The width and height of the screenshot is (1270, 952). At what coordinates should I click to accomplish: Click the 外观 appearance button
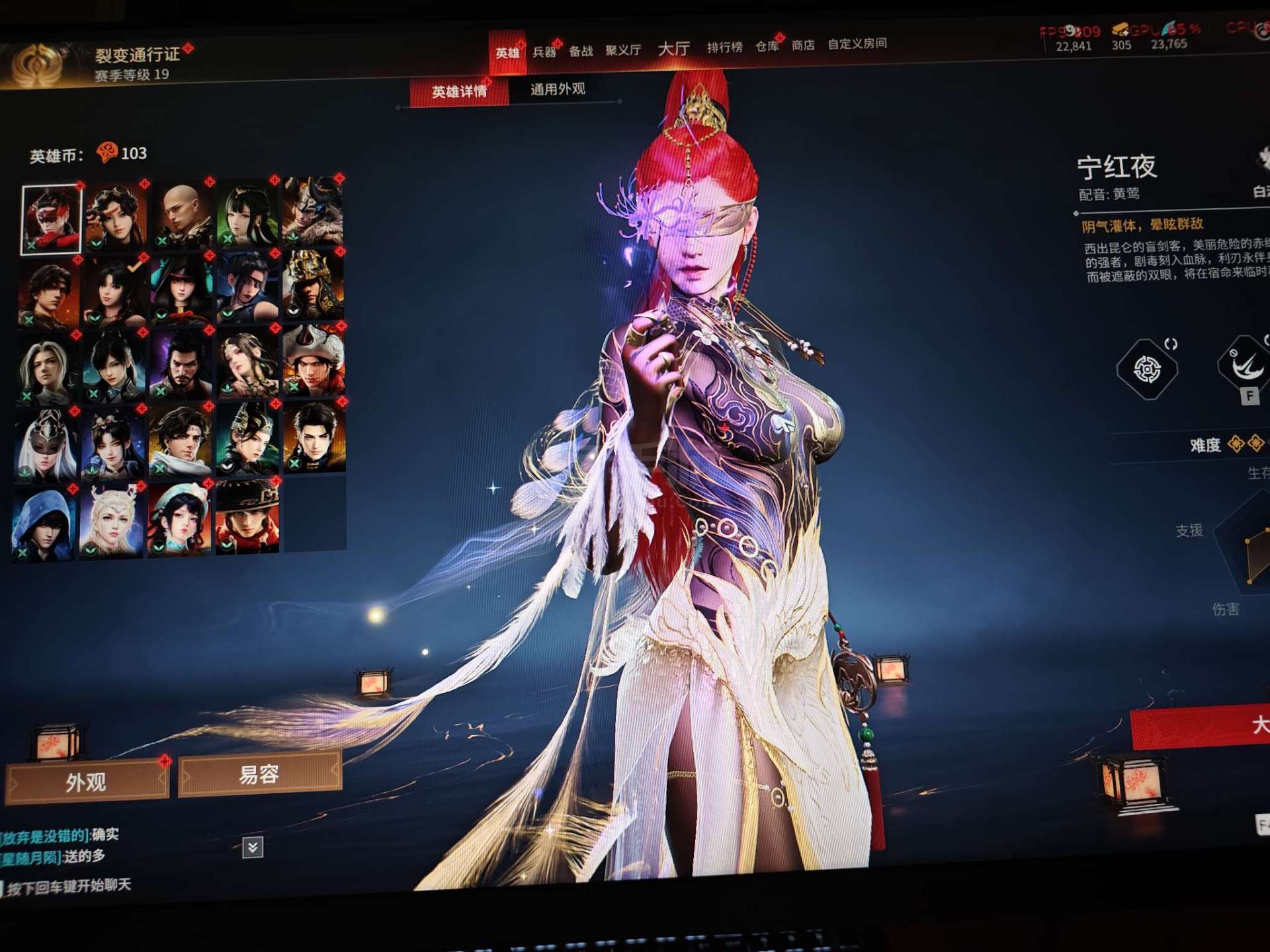point(86,782)
